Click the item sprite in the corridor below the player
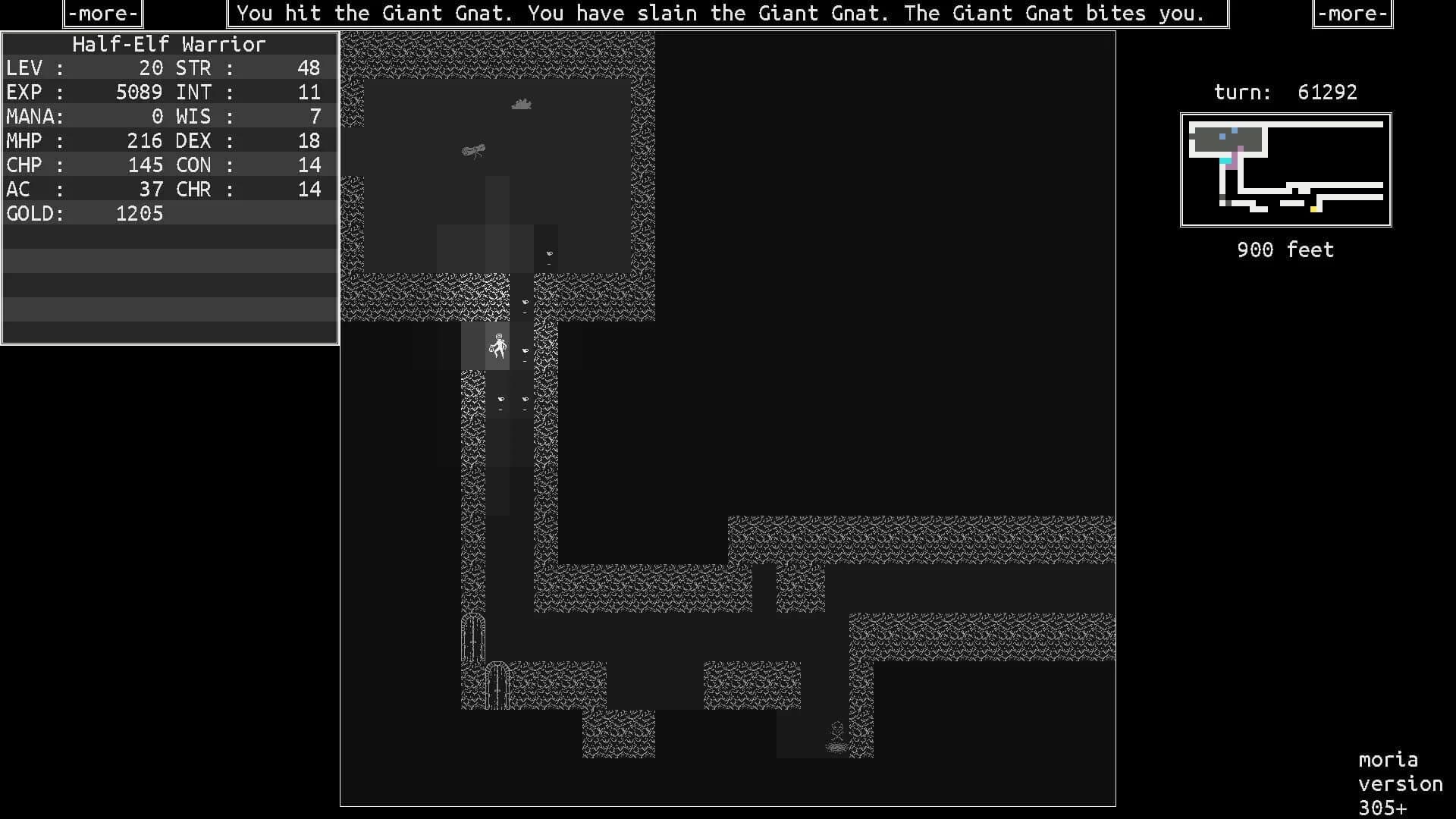The image size is (1456, 819). [500, 400]
